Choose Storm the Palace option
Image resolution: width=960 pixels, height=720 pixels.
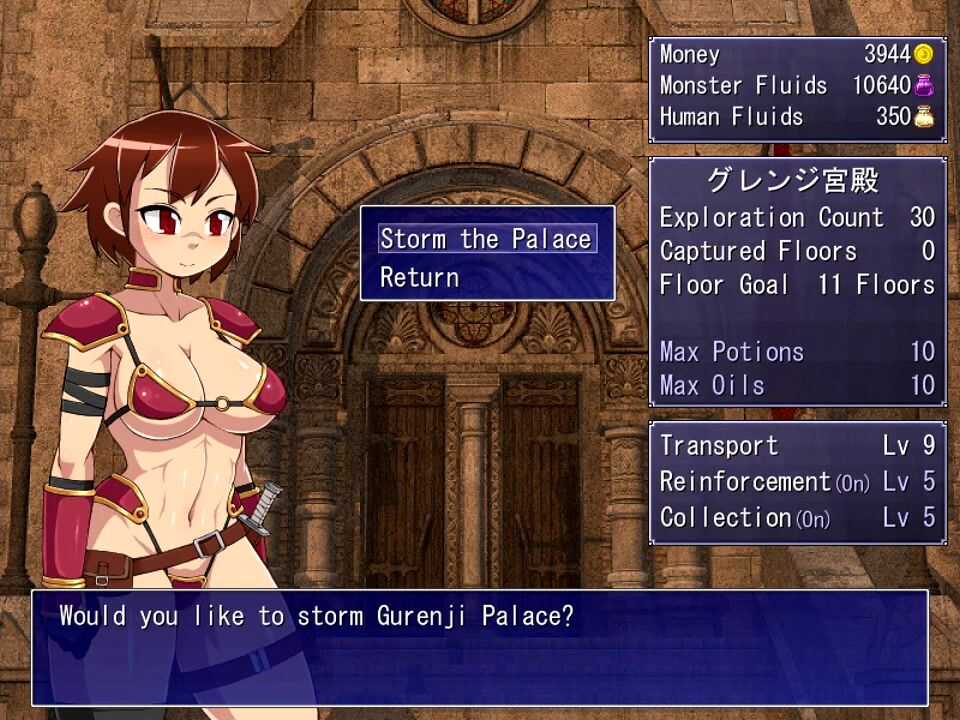click(x=486, y=239)
